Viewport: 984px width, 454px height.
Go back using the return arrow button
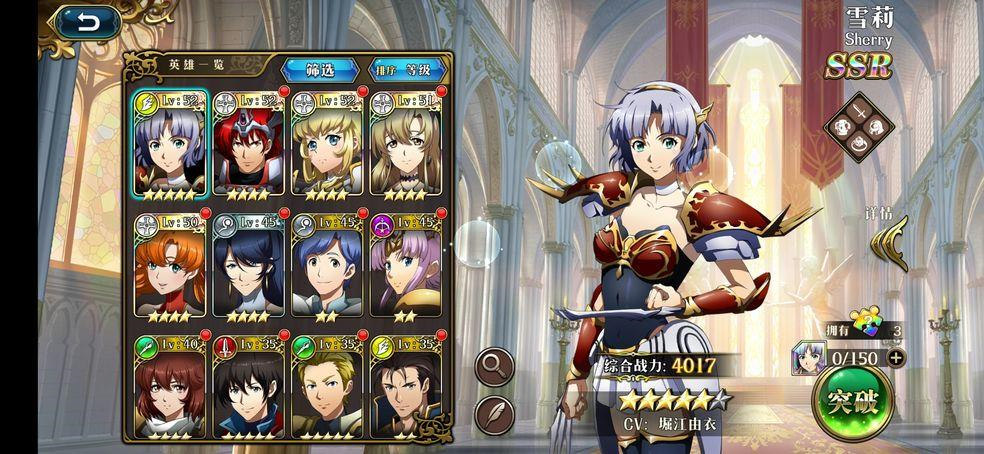tap(88, 23)
